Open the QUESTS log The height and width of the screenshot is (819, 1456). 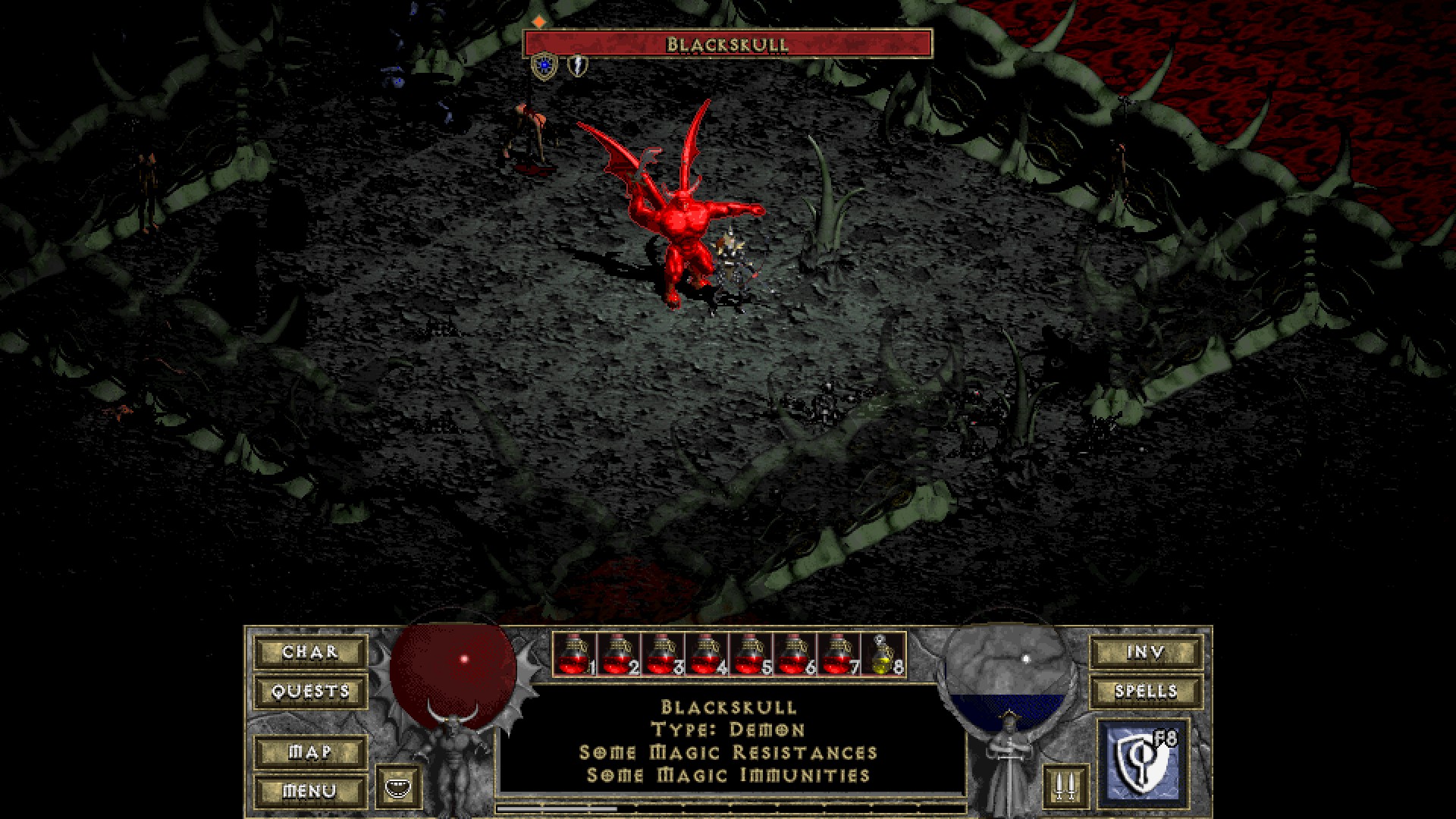pos(310,692)
